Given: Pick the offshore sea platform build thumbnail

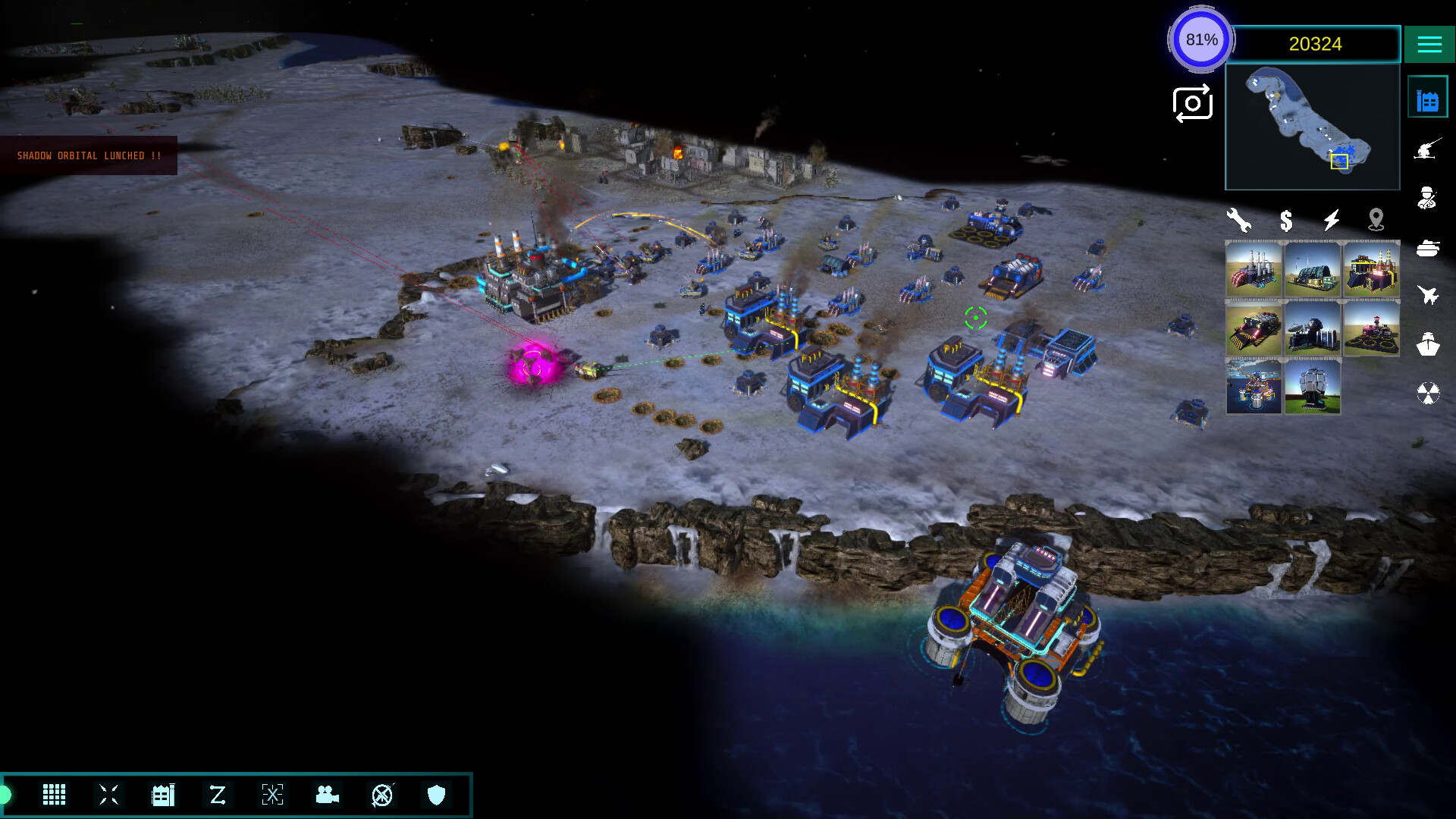Looking at the screenshot, I should tap(1254, 387).
